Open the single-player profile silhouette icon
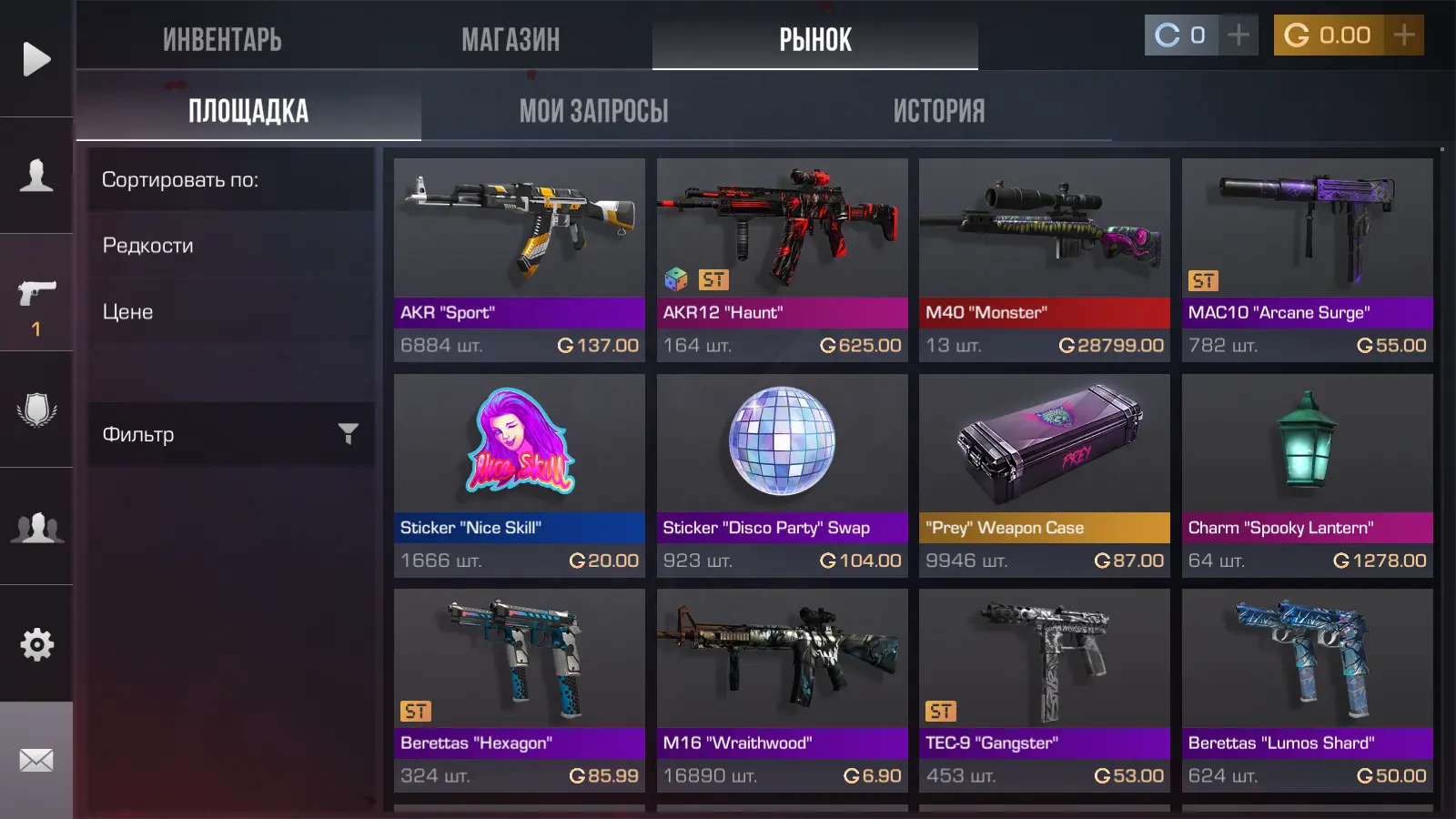 [36, 175]
